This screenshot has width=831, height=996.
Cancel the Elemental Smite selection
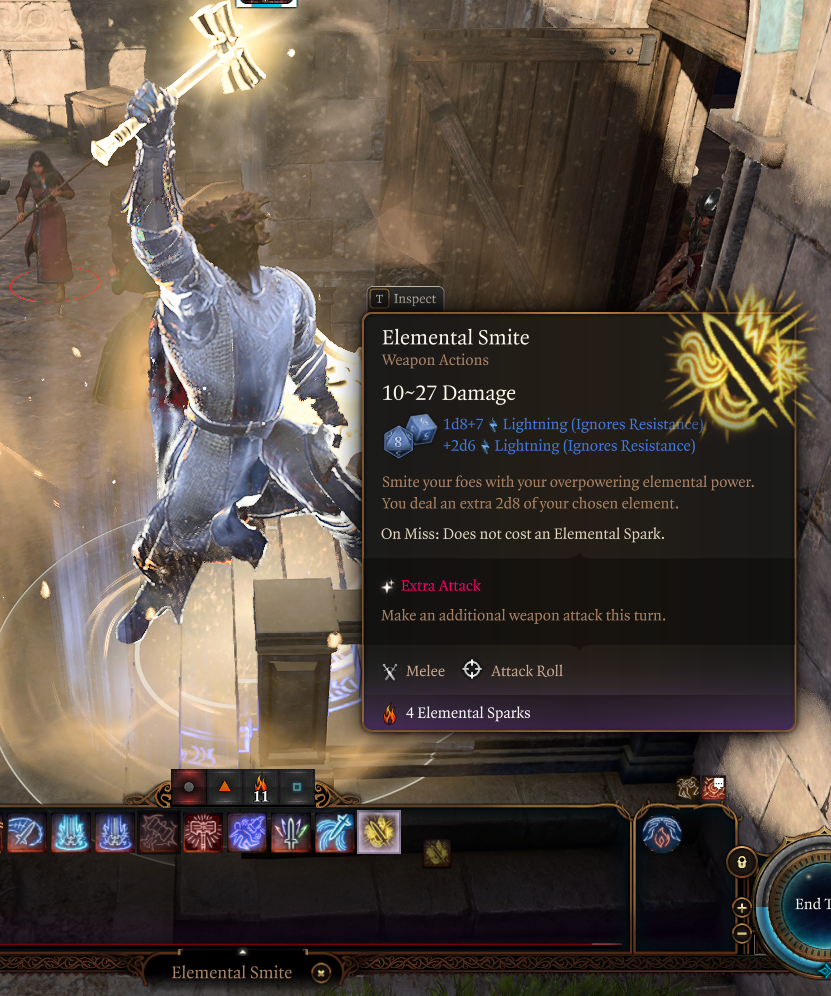click(x=320, y=972)
